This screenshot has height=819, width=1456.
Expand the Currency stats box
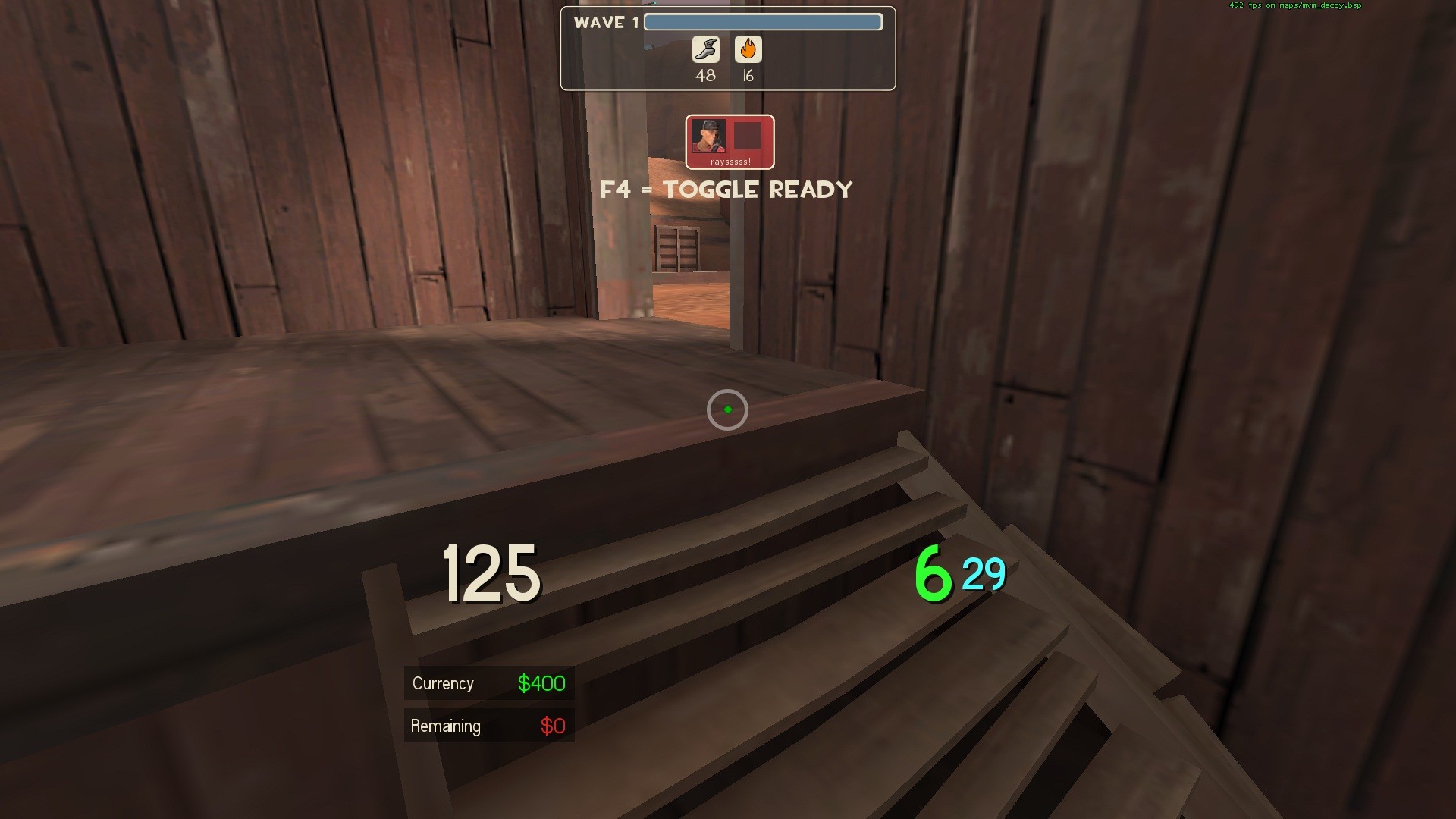coord(488,704)
